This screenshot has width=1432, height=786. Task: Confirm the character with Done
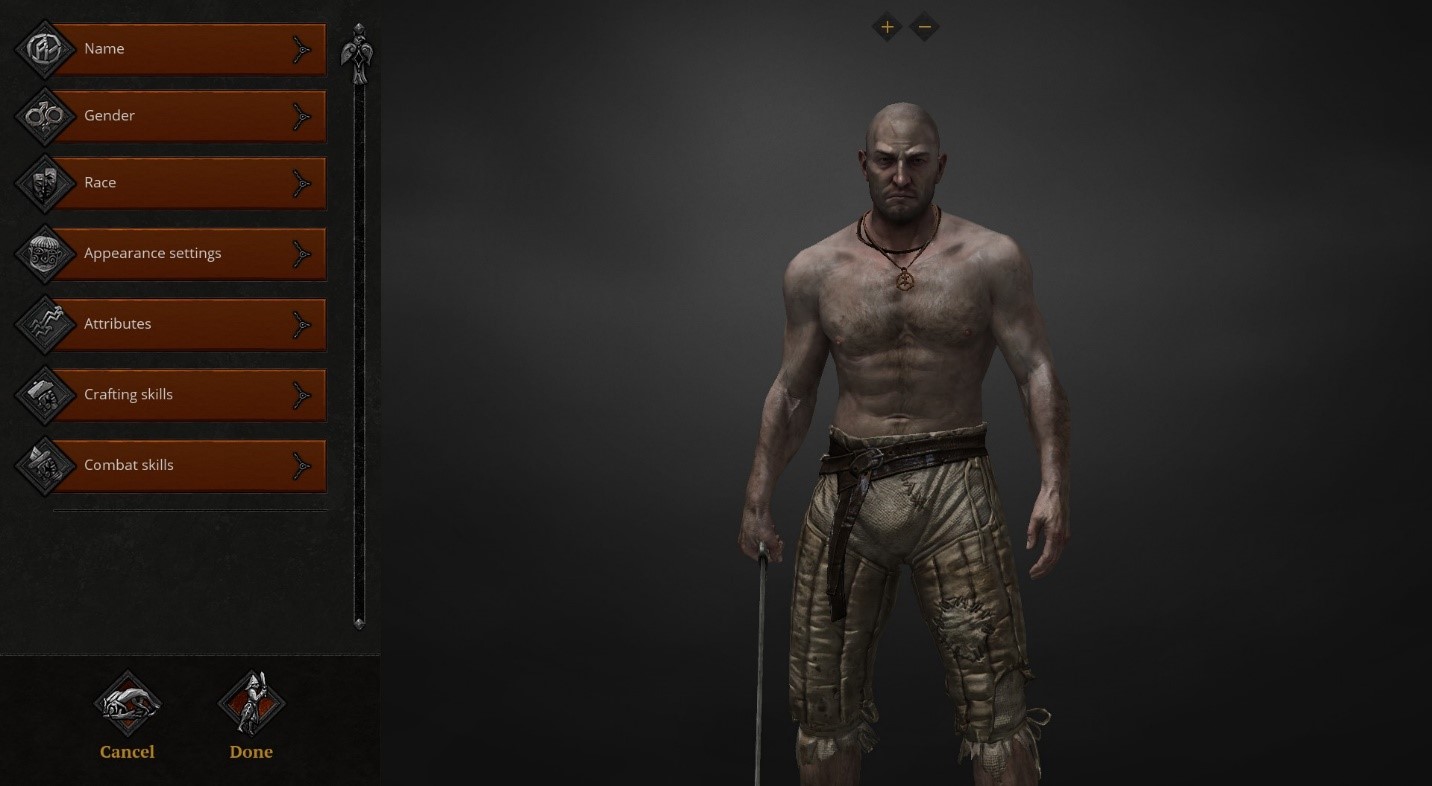pos(251,714)
